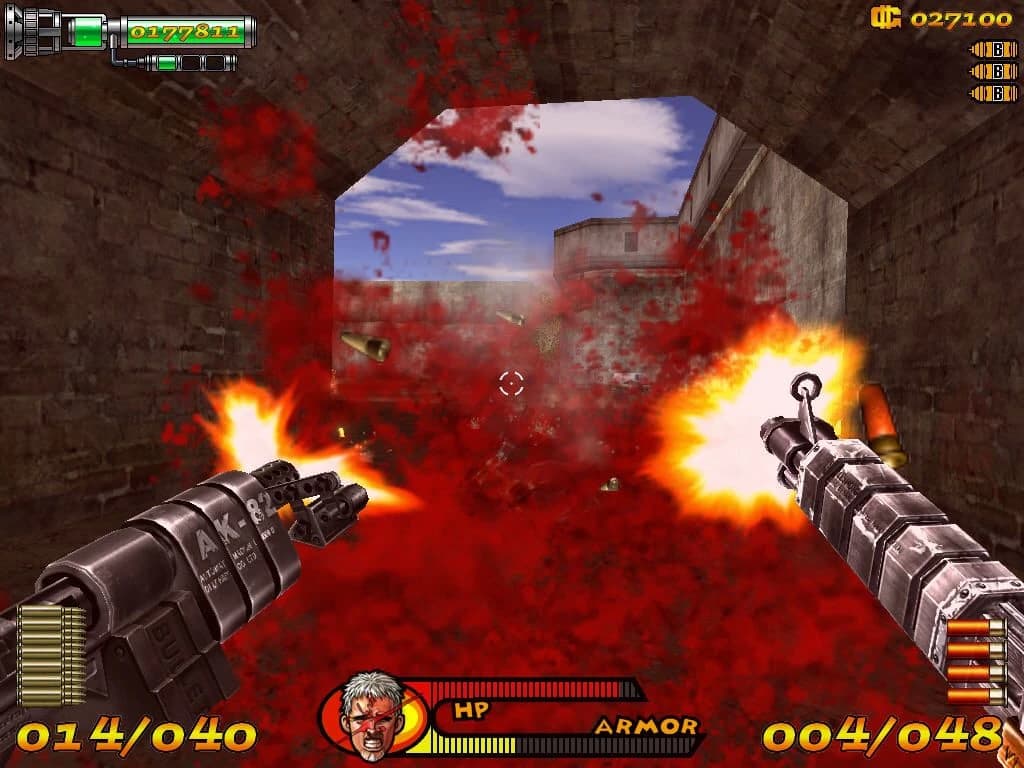Image resolution: width=1024 pixels, height=768 pixels.
Task: Click the green battery gadget icon
Action: tap(89, 32)
